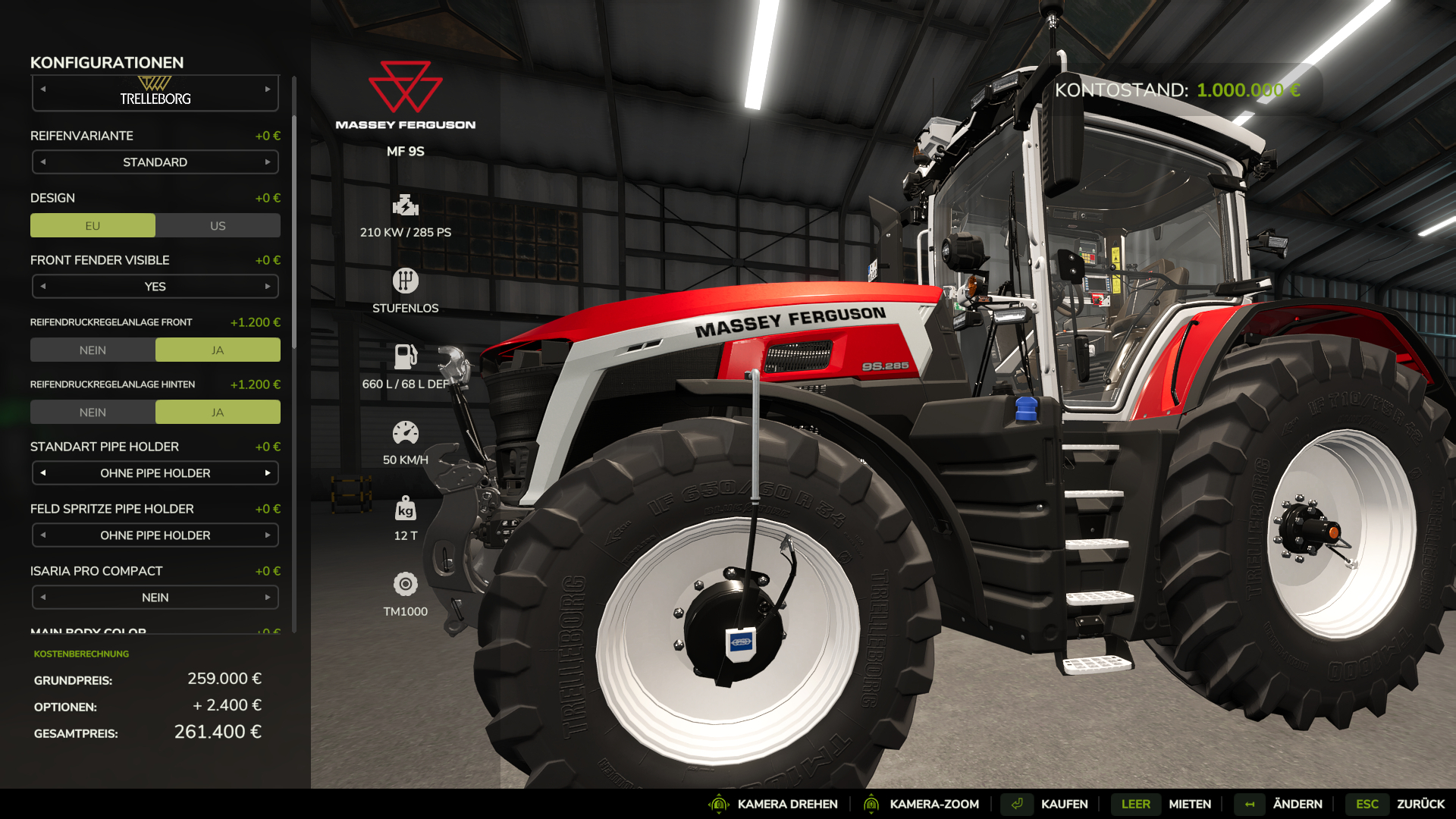Buy the tractor with Kaufen

pyautogui.click(x=1063, y=804)
